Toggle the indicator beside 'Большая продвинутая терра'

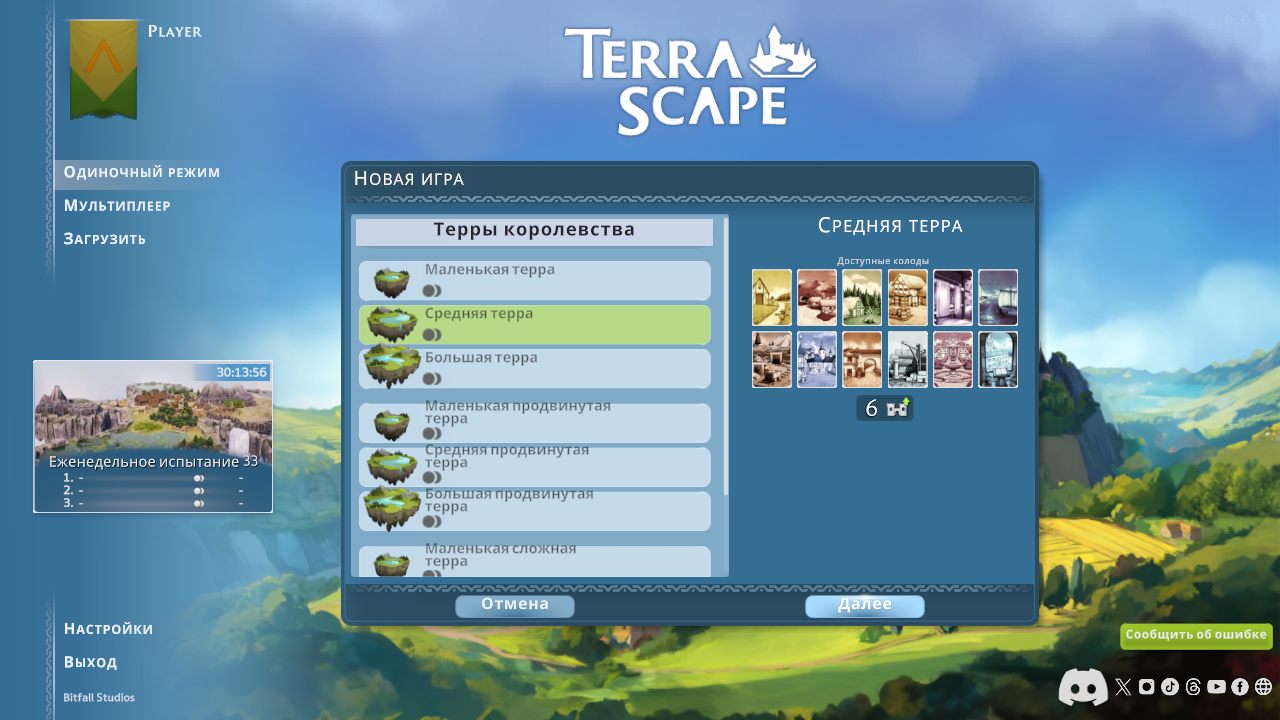[x=430, y=519]
